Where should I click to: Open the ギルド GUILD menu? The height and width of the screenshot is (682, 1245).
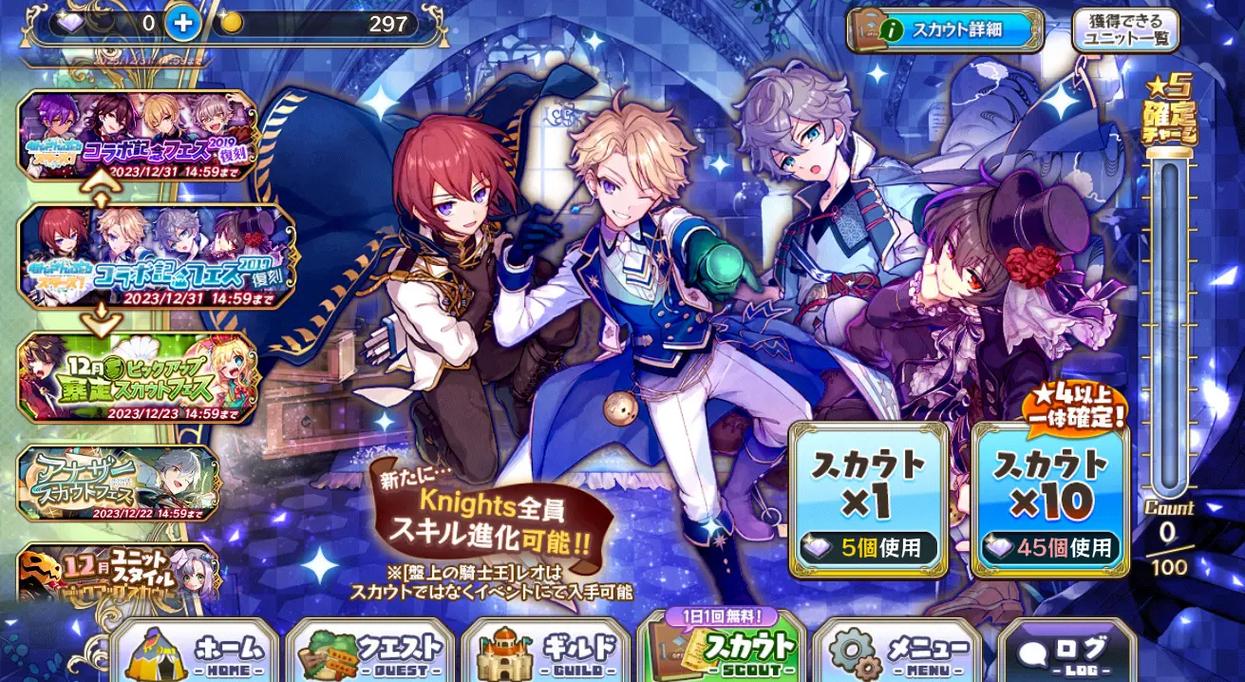(546, 652)
